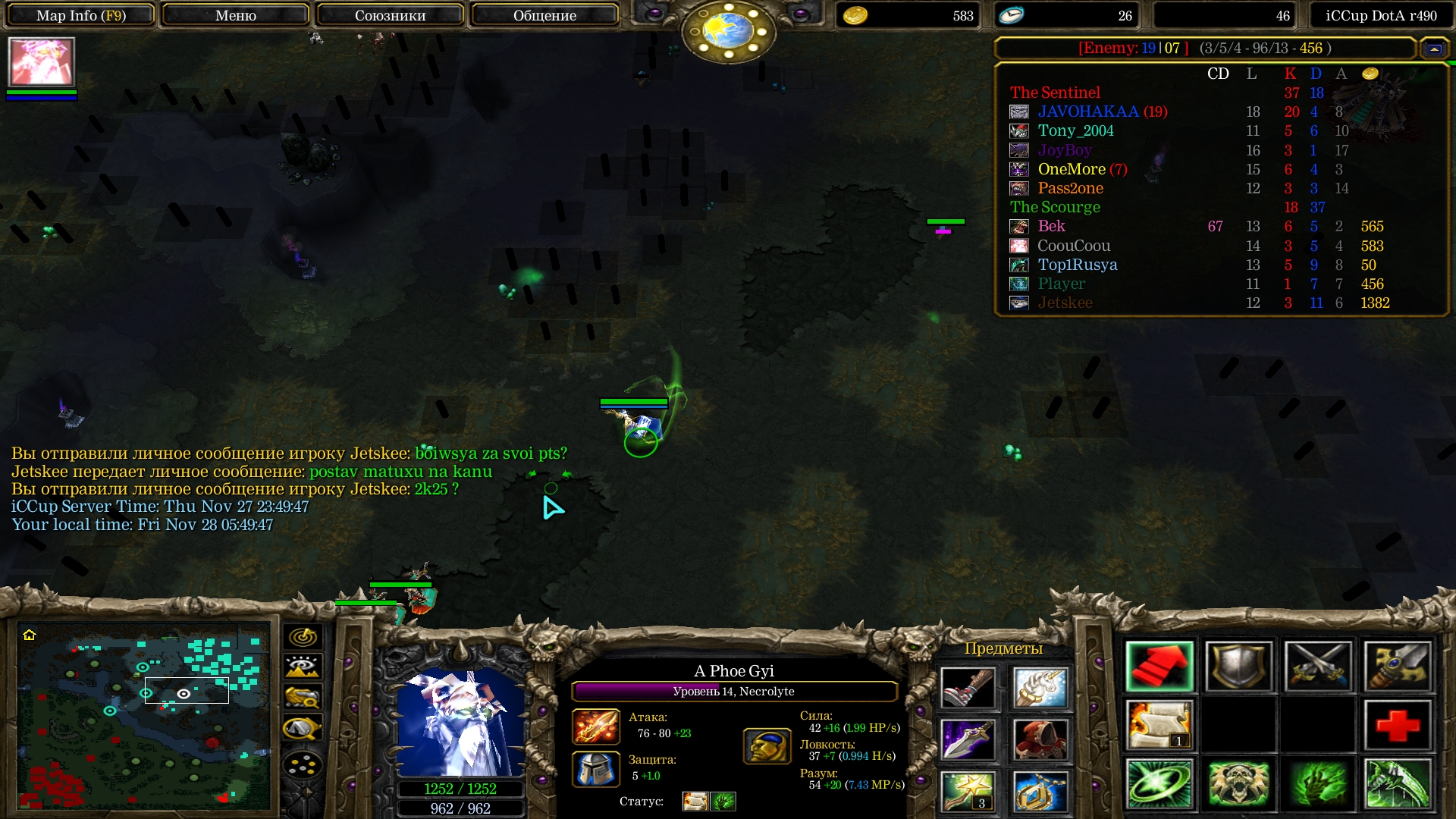
Task: Open the Общение chat log menu
Action: pyautogui.click(x=544, y=15)
